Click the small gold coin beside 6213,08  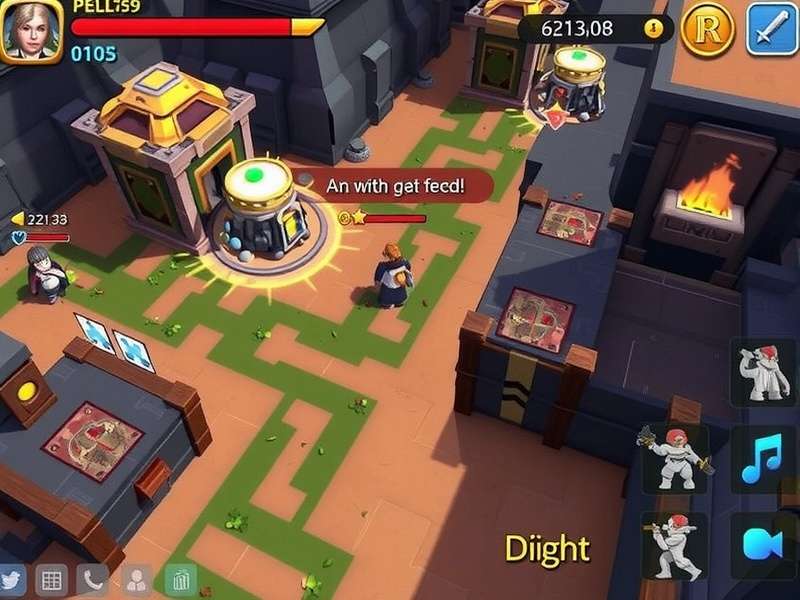click(x=654, y=29)
